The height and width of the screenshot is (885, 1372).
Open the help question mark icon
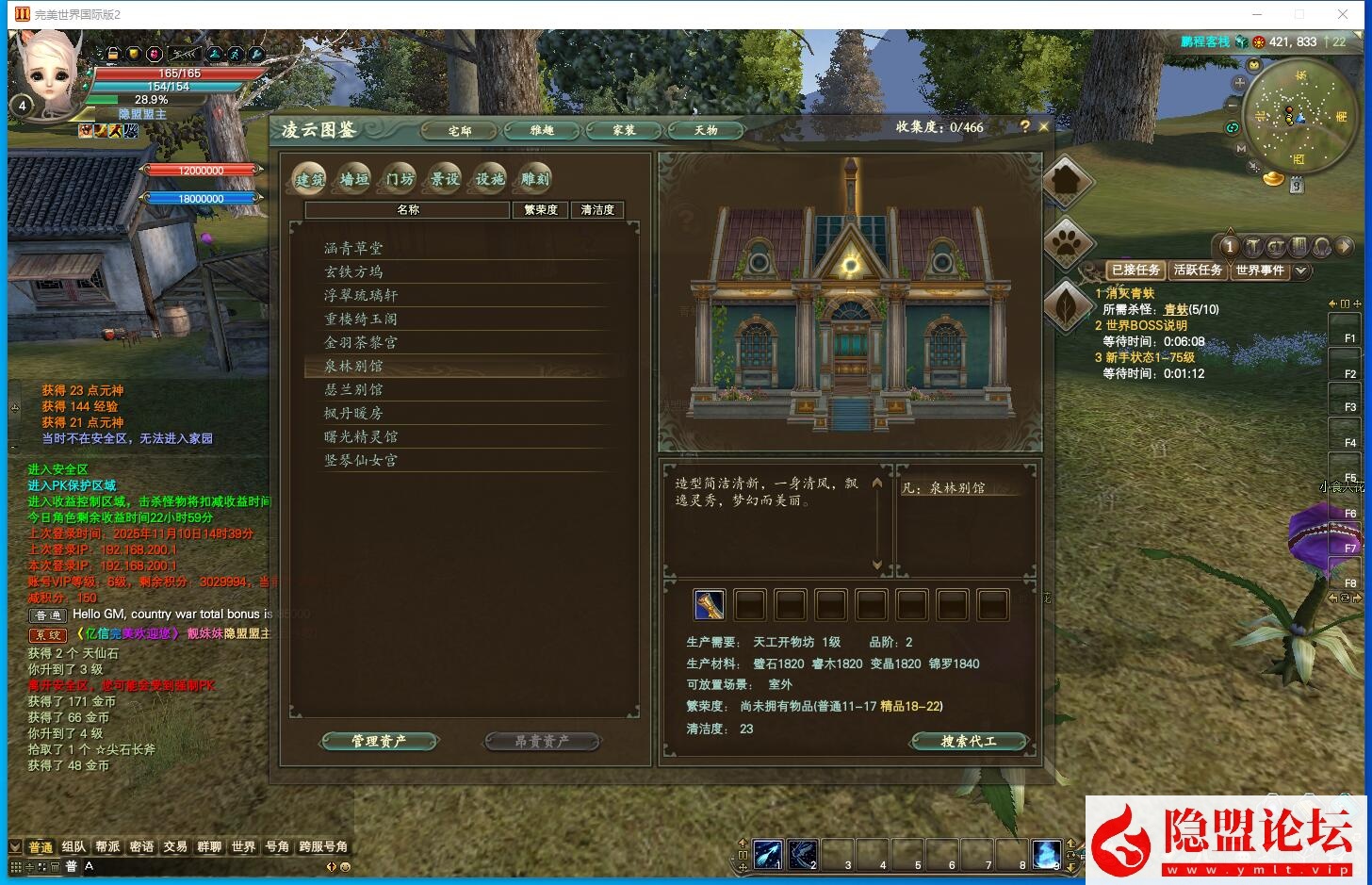tap(1025, 127)
